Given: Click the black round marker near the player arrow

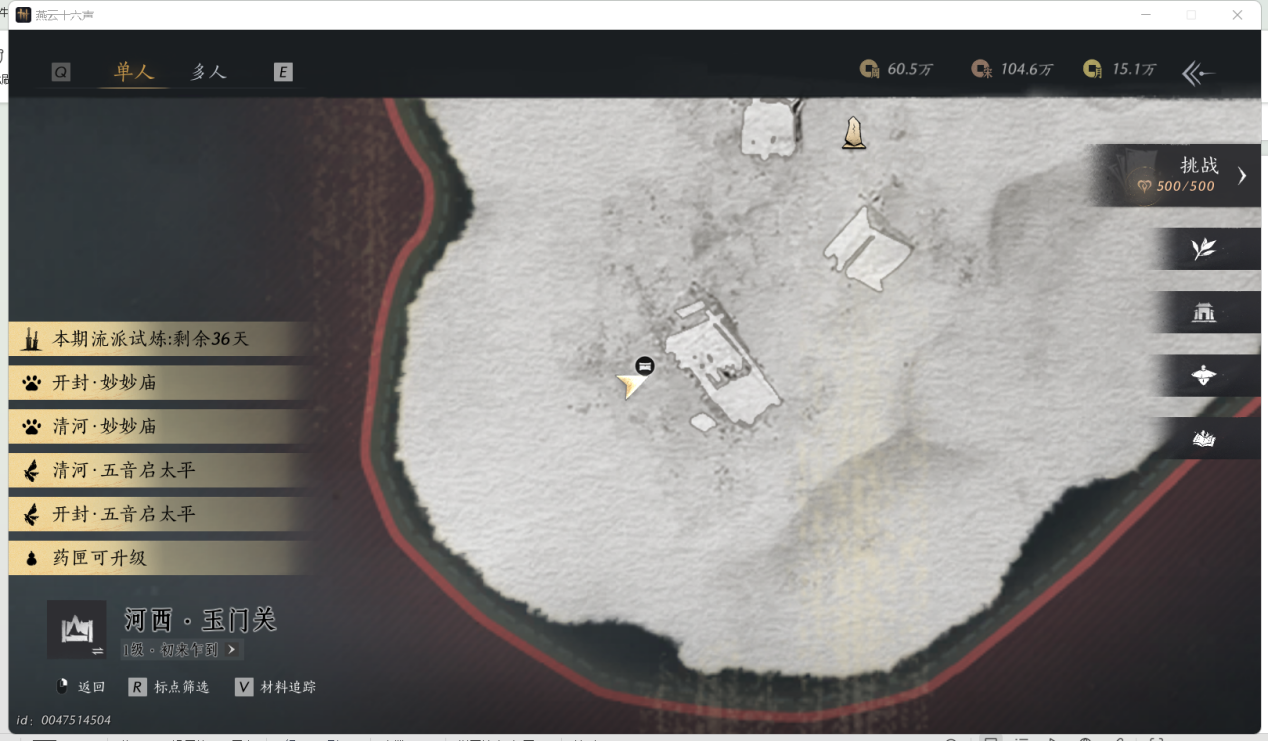Looking at the screenshot, I should (645, 366).
